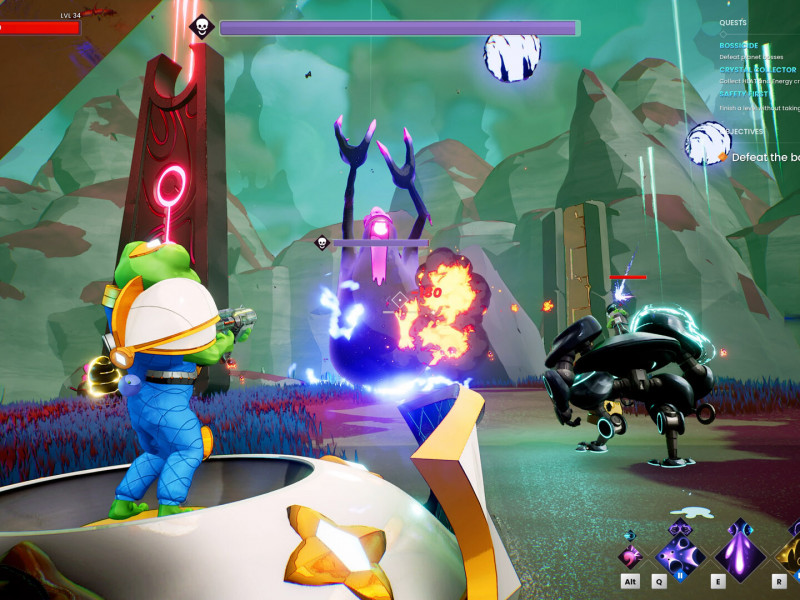Click the Defeat the boss objective
800x600 pixels.
tap(763, 157)
